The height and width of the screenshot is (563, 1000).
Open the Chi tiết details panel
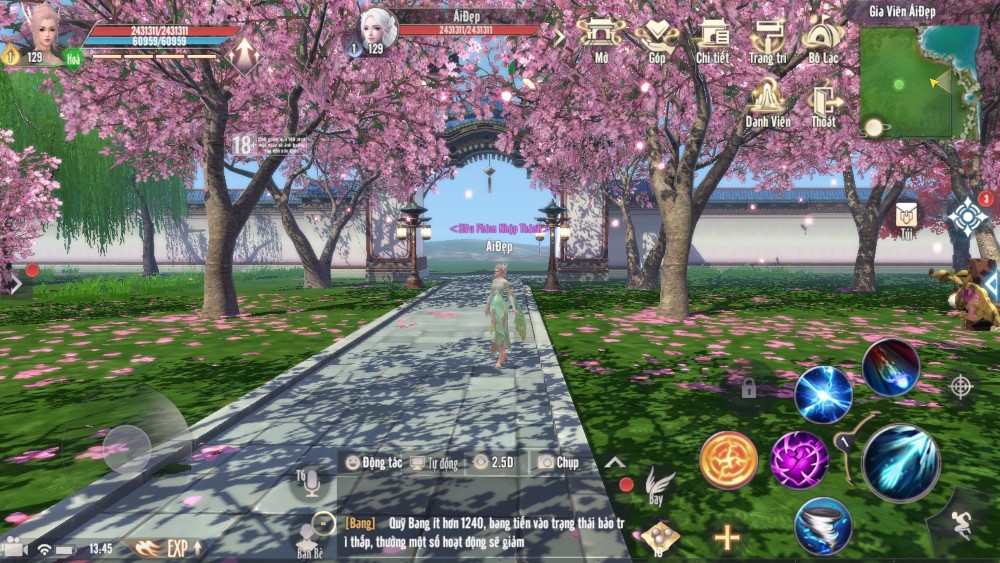[713, 36]
